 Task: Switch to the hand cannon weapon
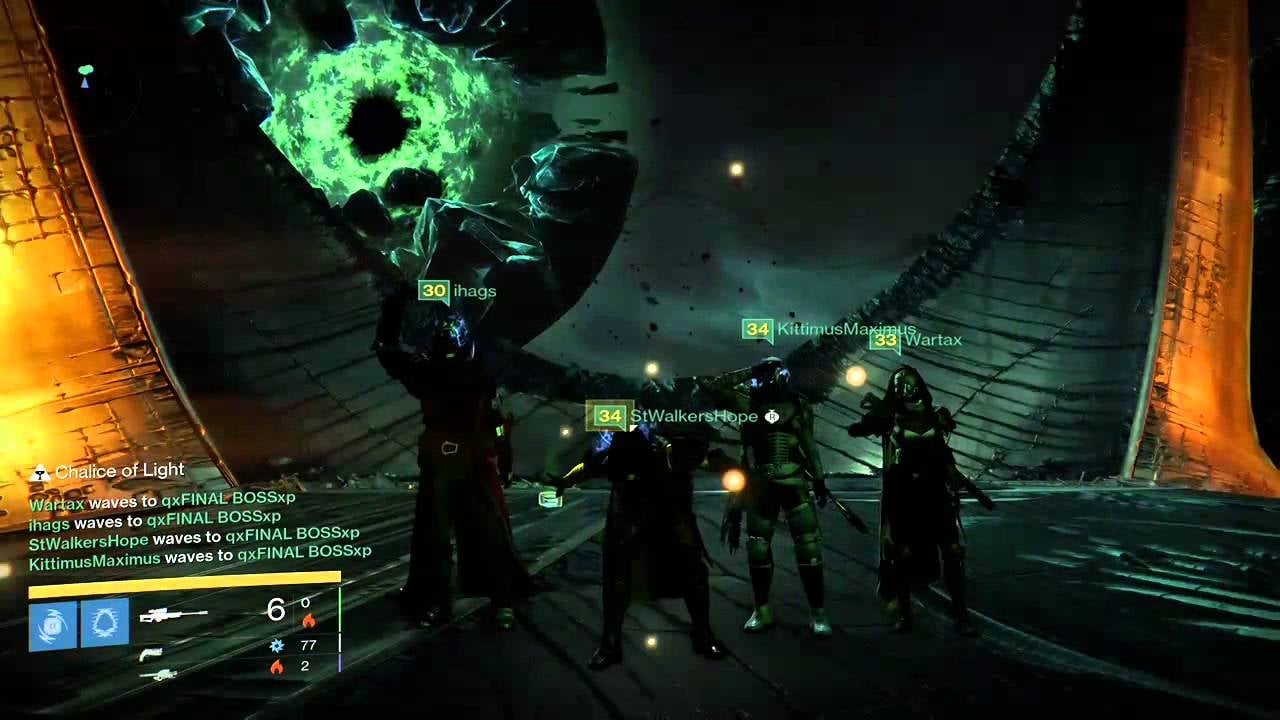tap(151, 653)
